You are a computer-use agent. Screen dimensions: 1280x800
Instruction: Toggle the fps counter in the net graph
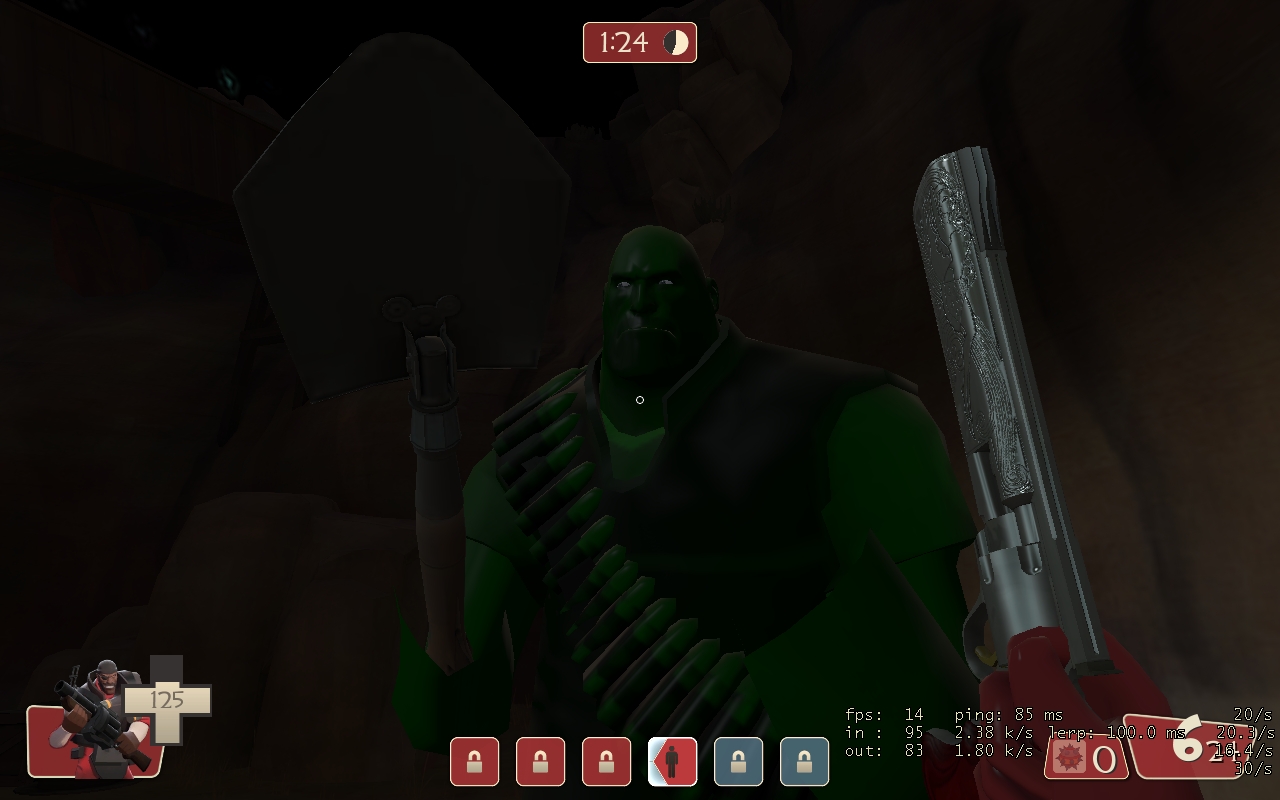click(x=886, y=716)
